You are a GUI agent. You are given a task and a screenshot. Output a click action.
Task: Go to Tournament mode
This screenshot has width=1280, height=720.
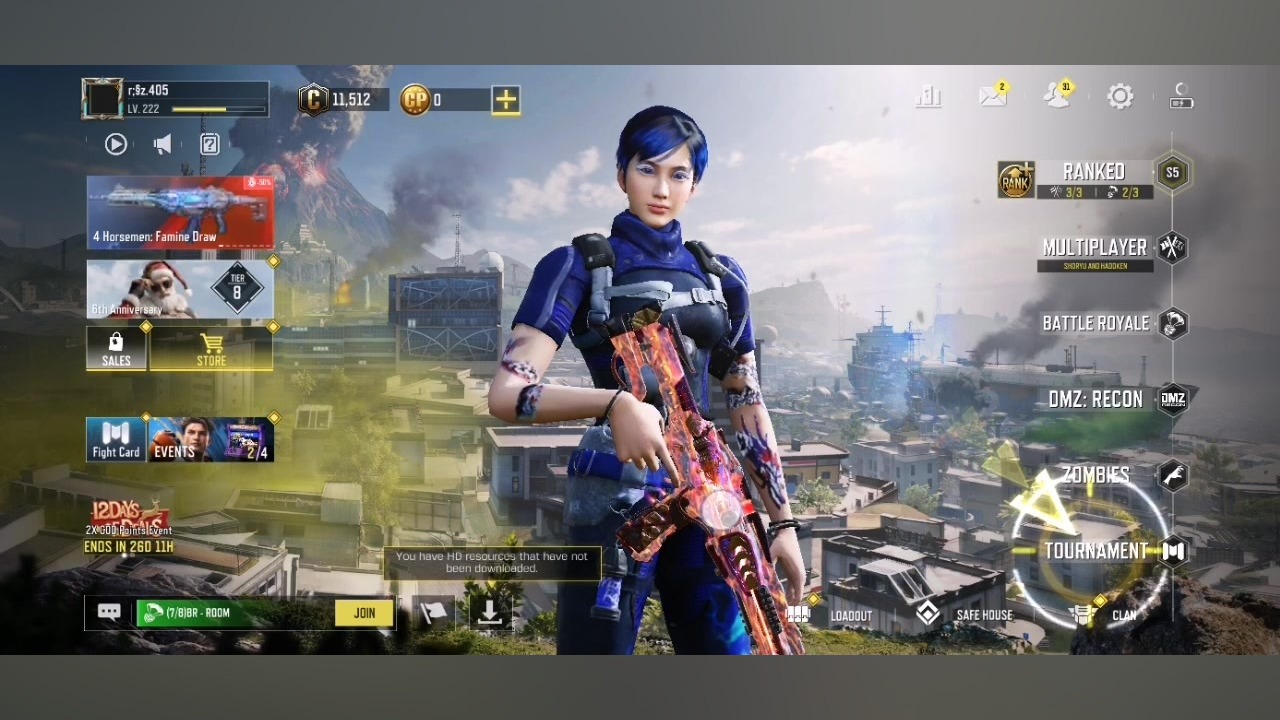click(x=1096, y=551)
